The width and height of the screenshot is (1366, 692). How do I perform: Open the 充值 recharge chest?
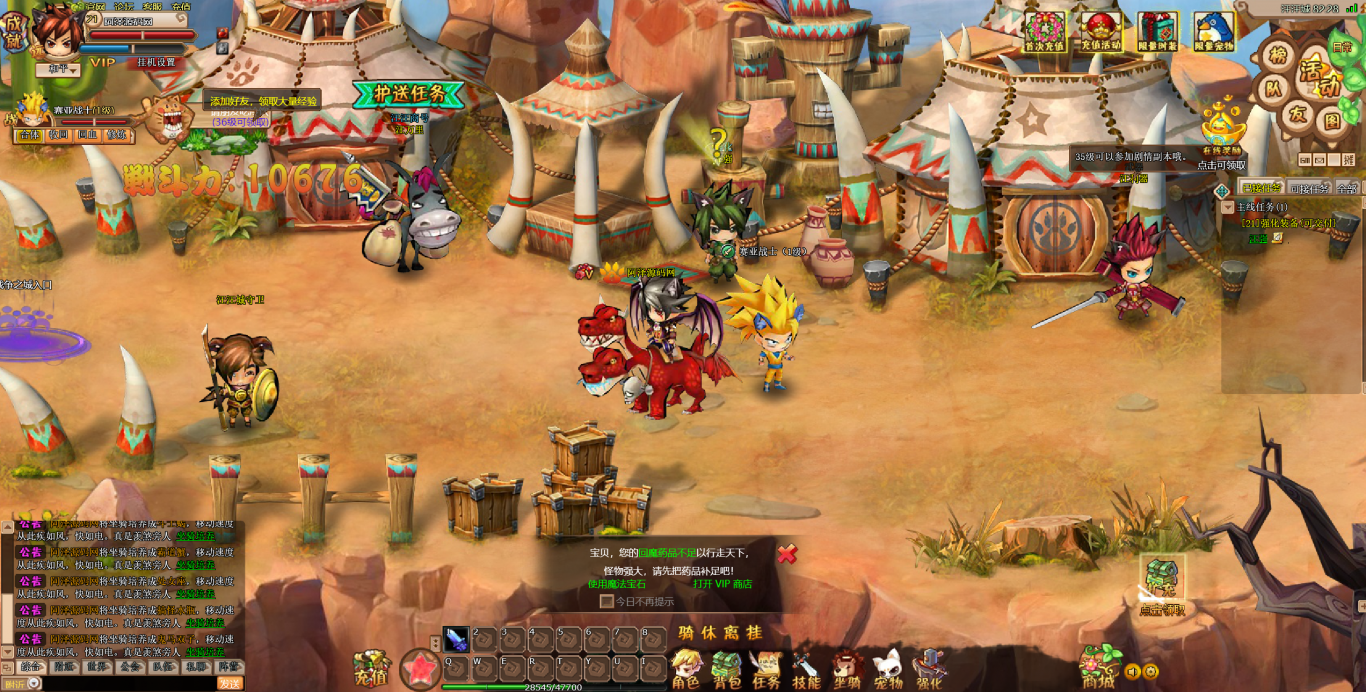(371, 668)
